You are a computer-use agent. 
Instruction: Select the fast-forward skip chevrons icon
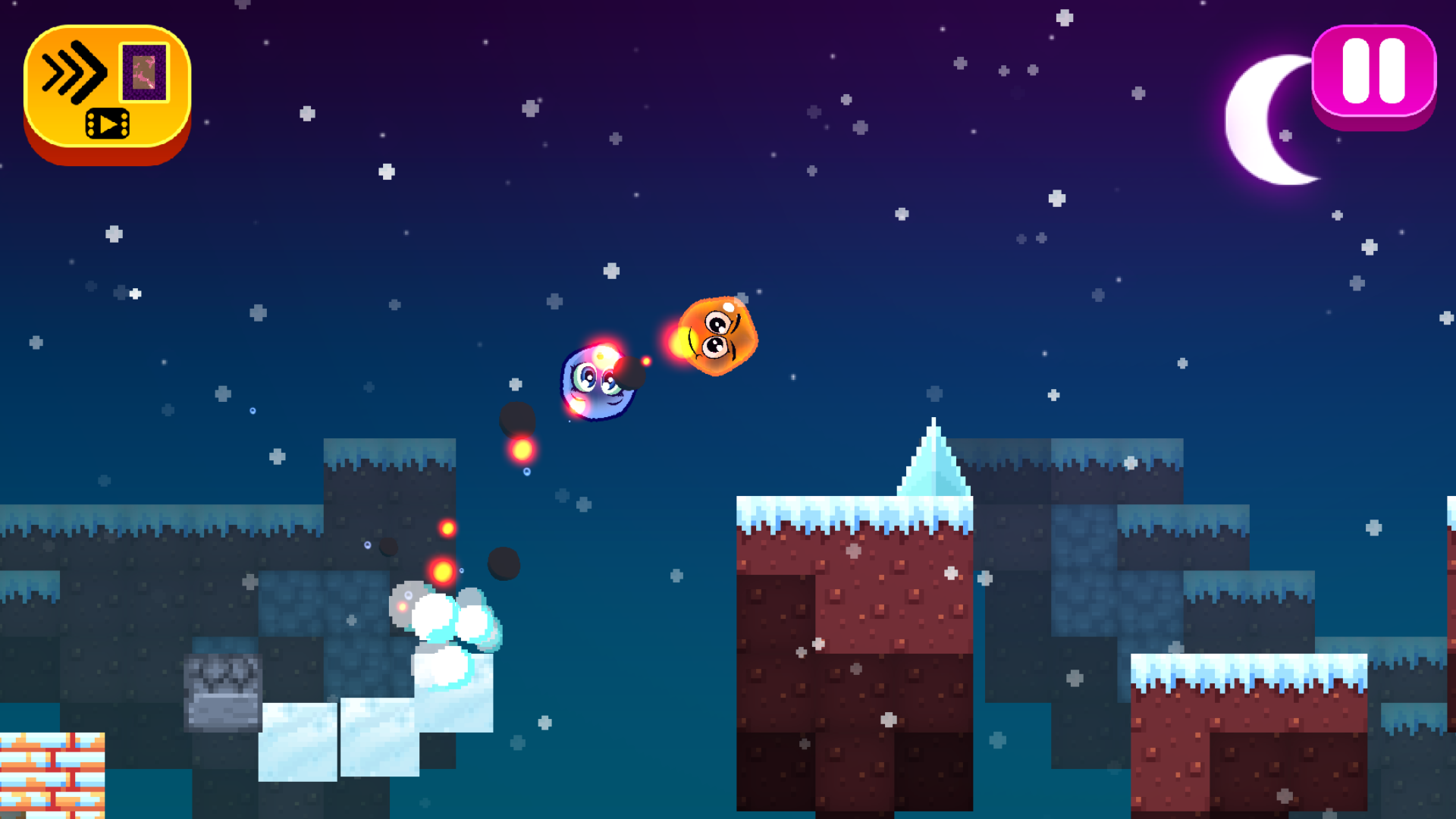click(x=74, y=71)
